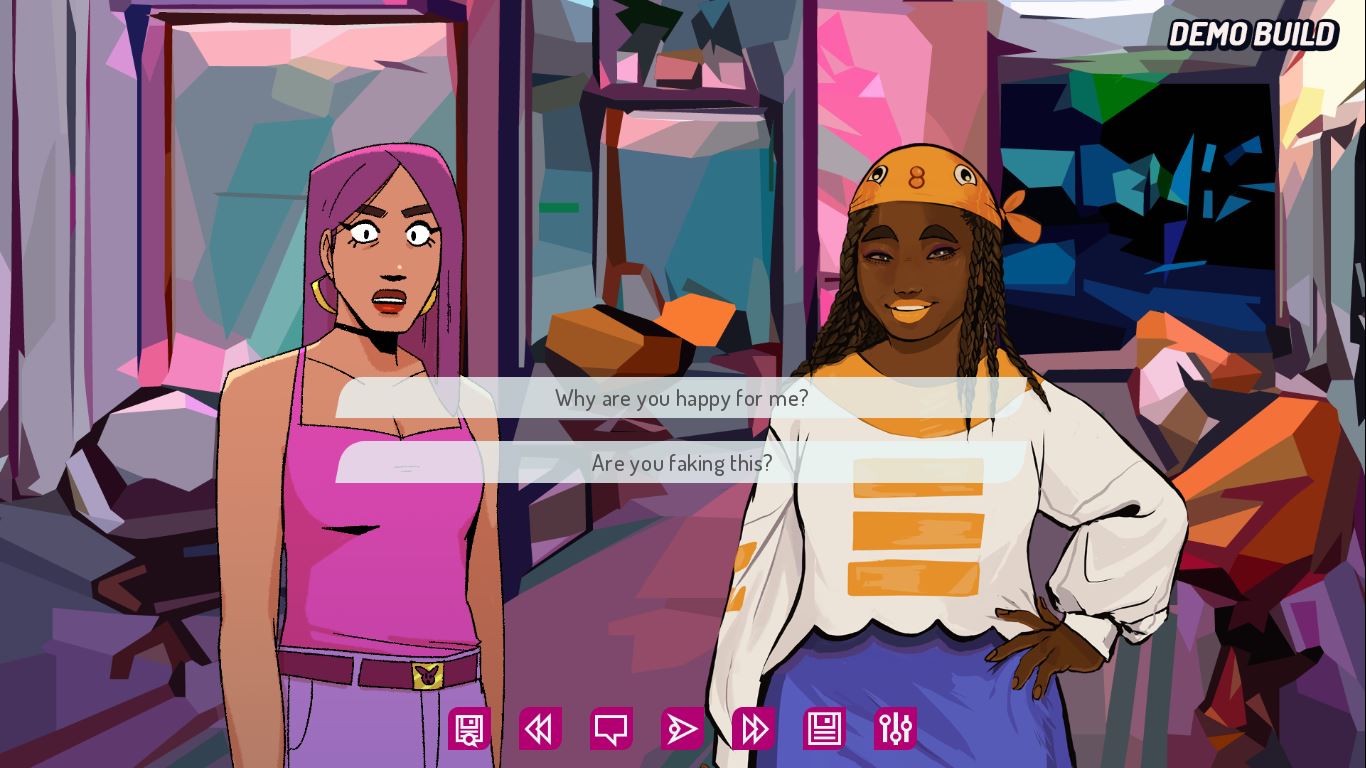The image size is (1366, 768).
Task: Open the load-game floppy disk with magnifier icon
Action: [x=469, y=729]
